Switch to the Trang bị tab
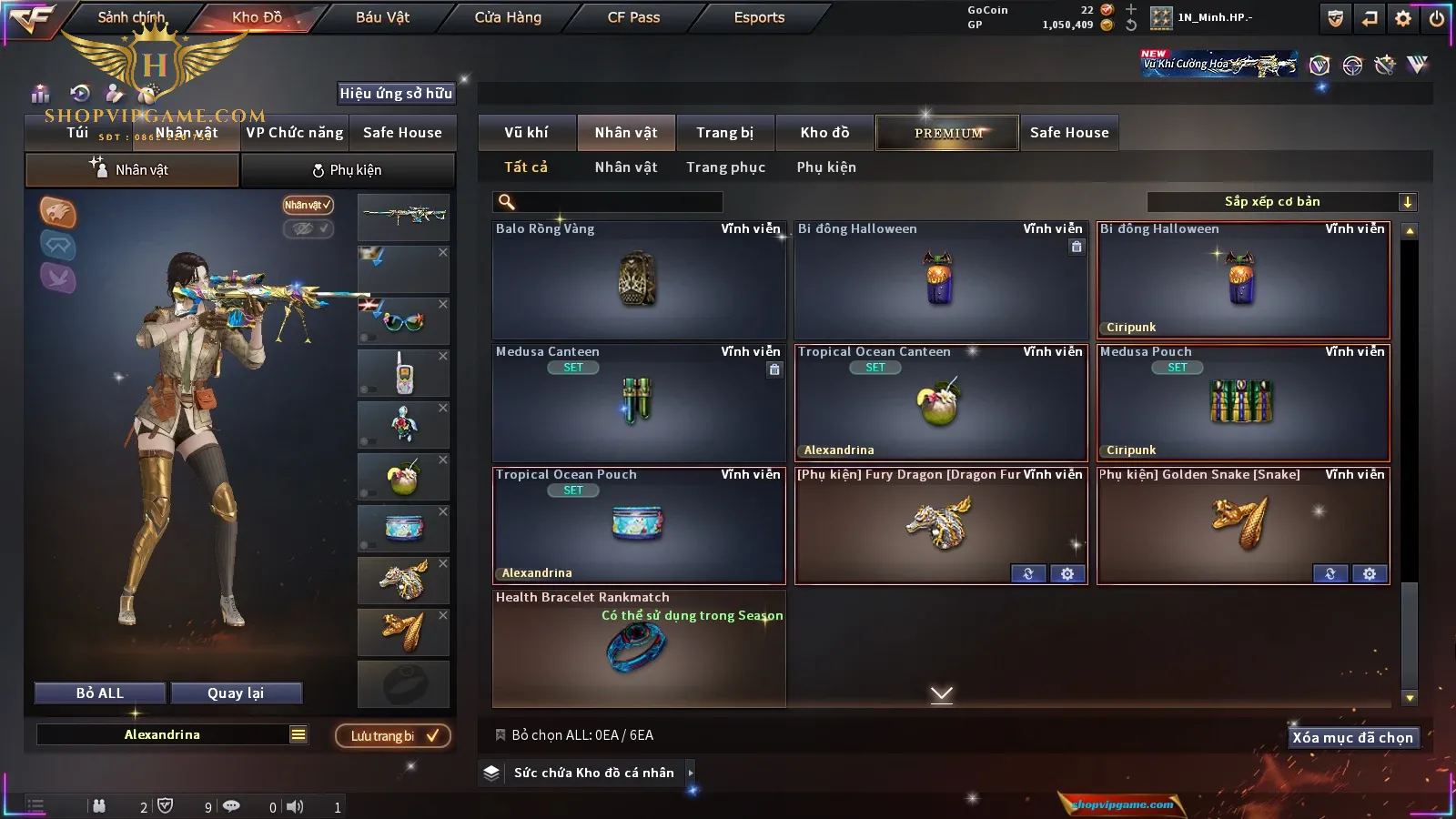This screenshot has height=819, width=1456. coord(724,133)
